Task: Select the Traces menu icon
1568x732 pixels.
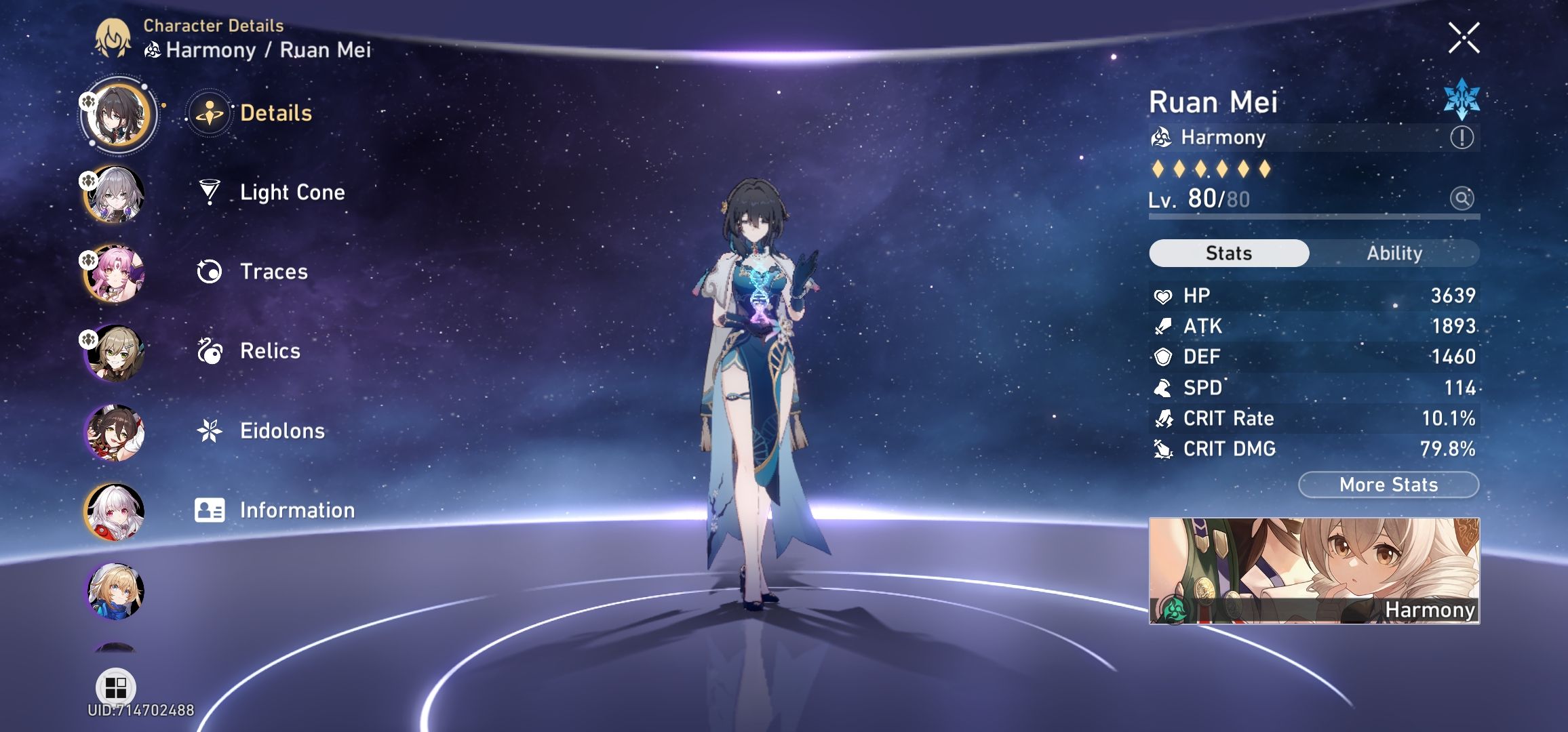Action: click(211, 271)
